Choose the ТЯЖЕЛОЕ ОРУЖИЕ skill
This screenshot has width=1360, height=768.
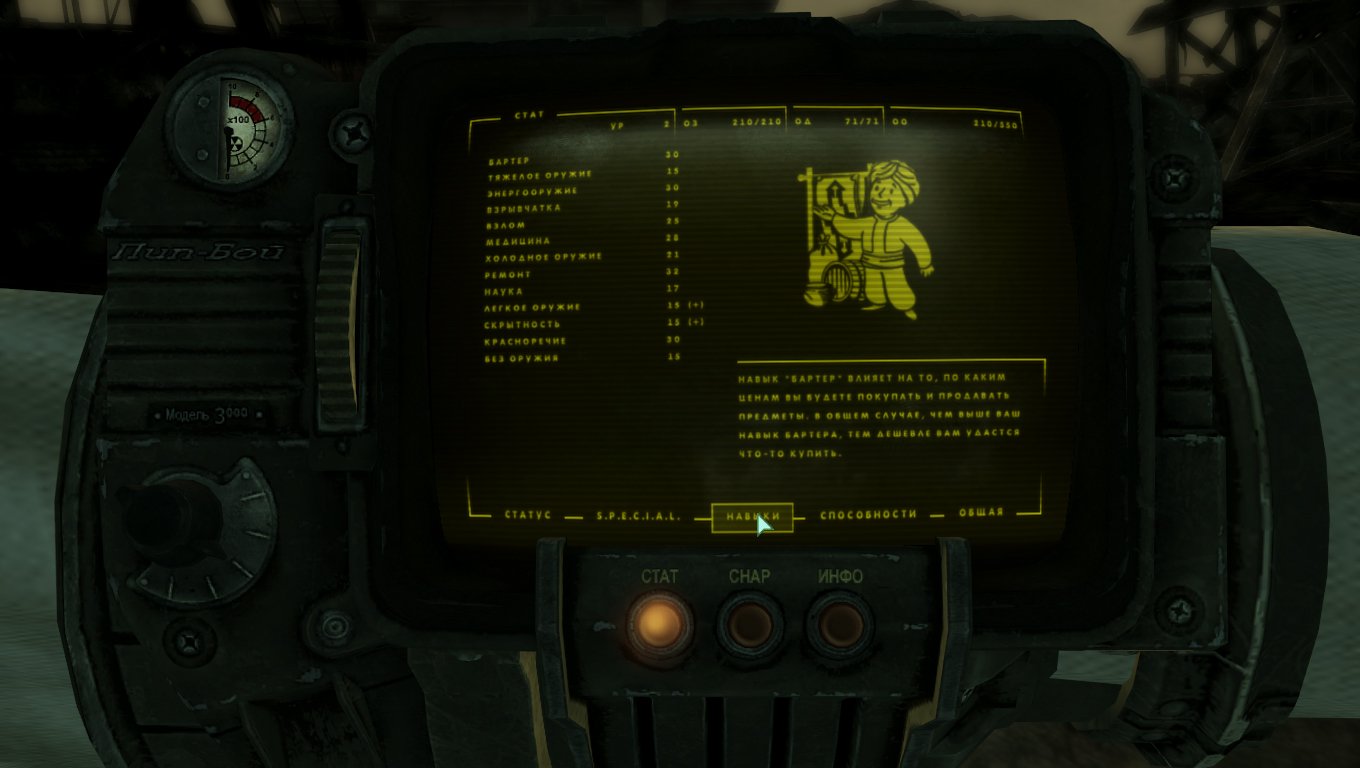(540, 175)
